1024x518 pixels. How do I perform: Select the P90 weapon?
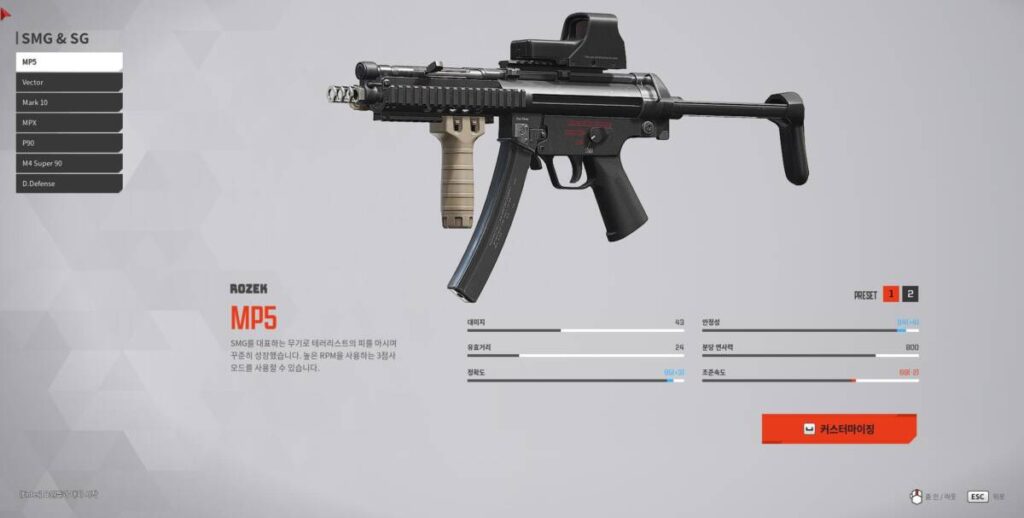pos(69,143)
